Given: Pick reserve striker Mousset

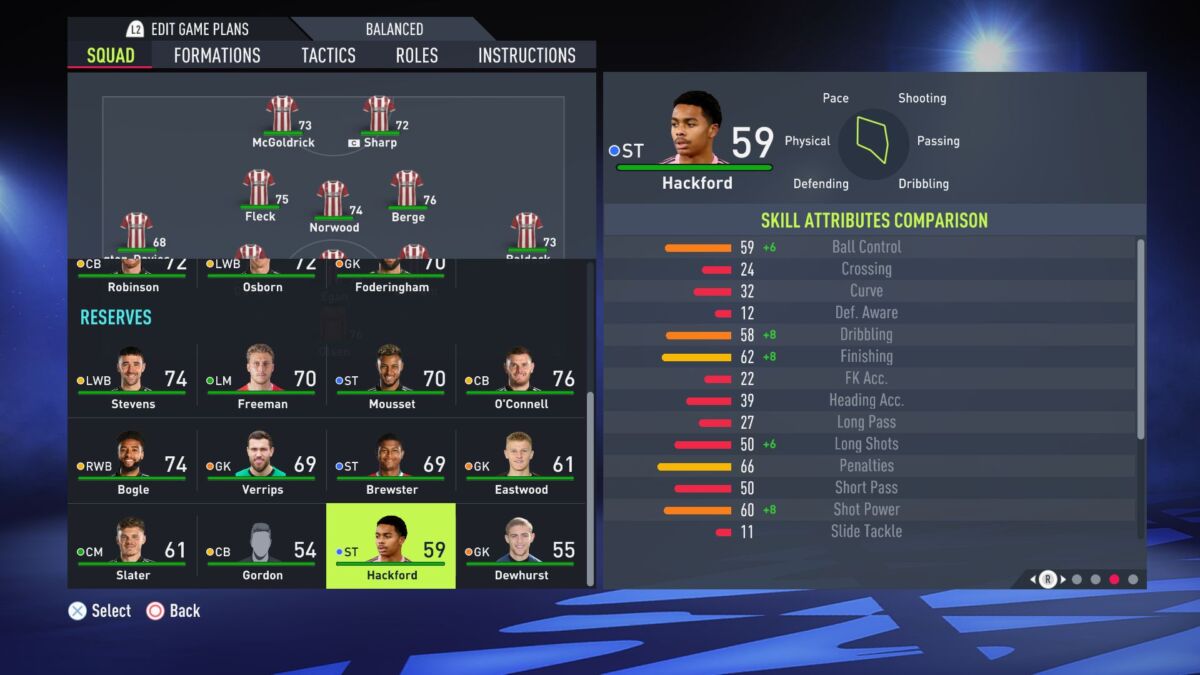Looking at the screenshot, I should coord(391,379).
